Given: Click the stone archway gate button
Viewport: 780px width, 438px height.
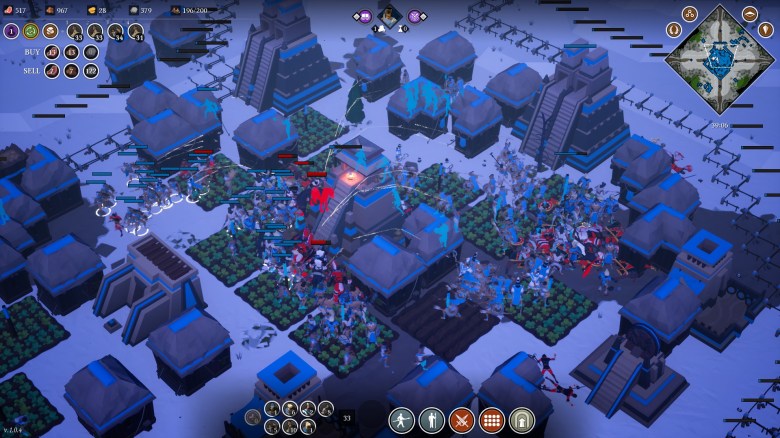Looking at the screenshot, I should pos(522,420).
